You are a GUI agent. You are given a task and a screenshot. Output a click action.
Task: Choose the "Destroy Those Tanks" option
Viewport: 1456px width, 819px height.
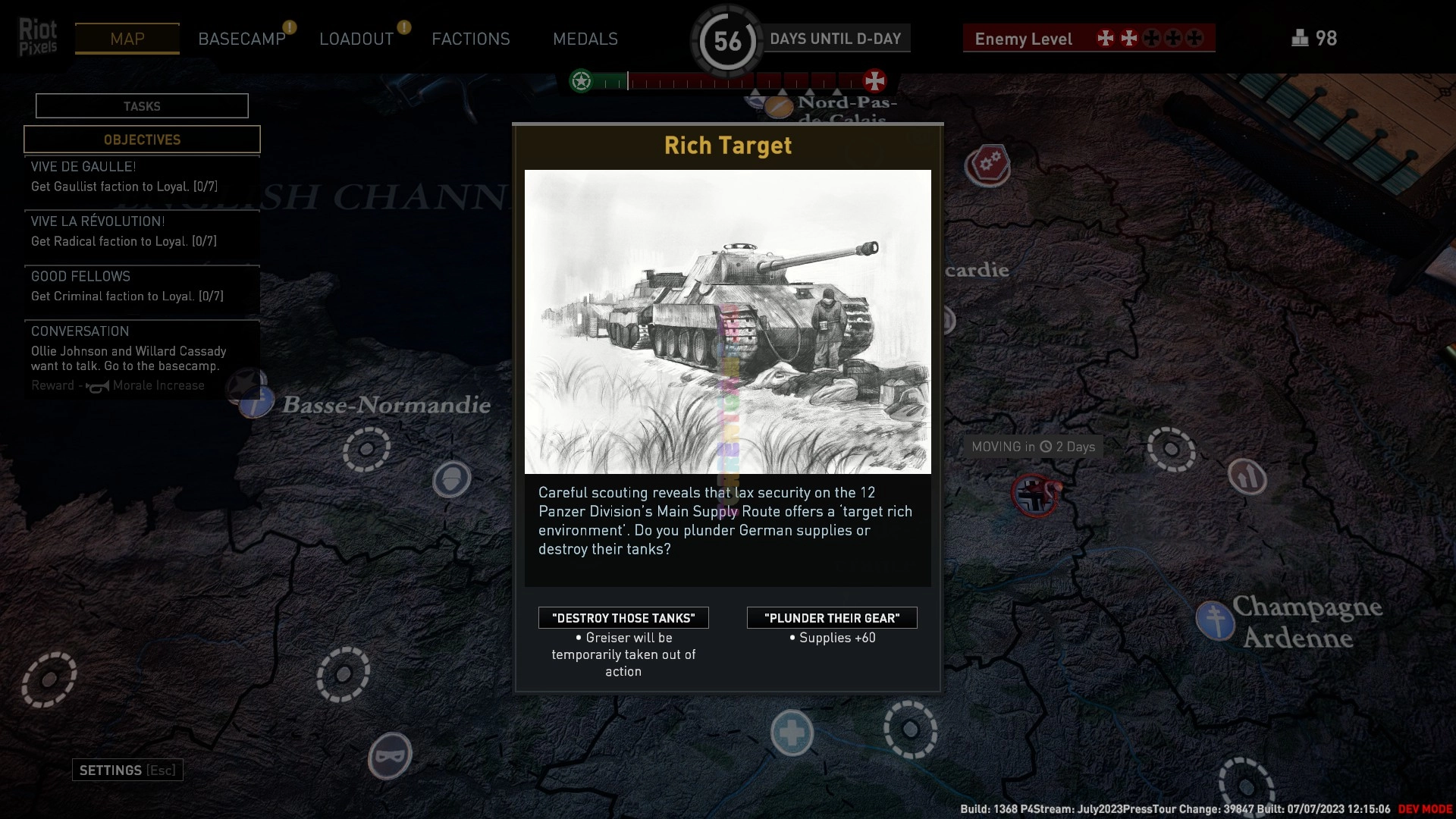point(623,618)
